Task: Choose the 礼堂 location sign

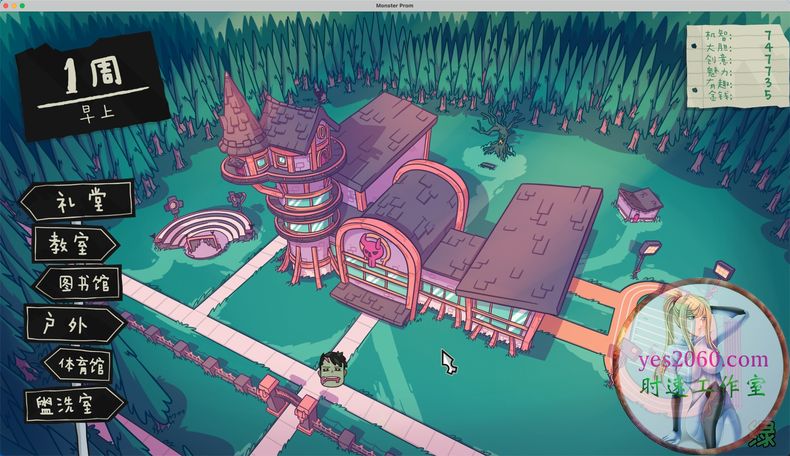Action: [78, 201]
